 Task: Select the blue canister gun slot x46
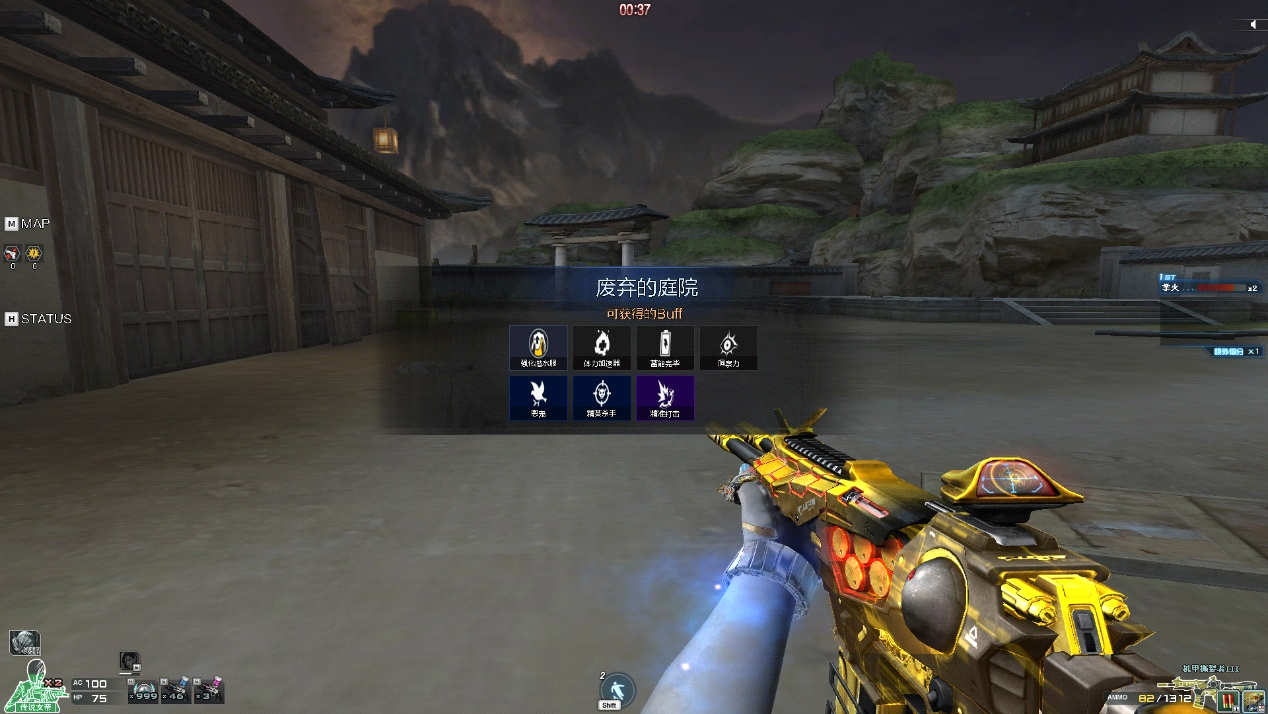click(176, 691)
